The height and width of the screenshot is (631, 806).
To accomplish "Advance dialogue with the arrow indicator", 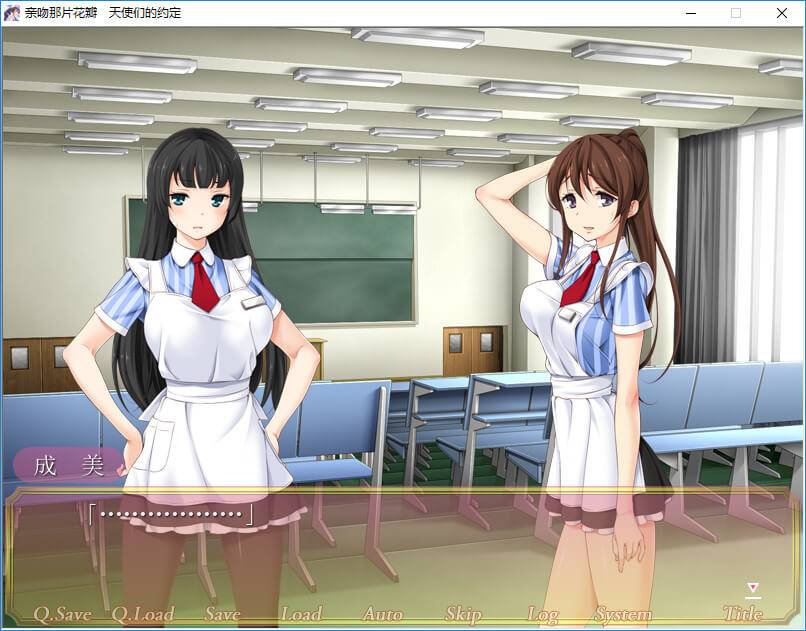I will coord(753,589).
